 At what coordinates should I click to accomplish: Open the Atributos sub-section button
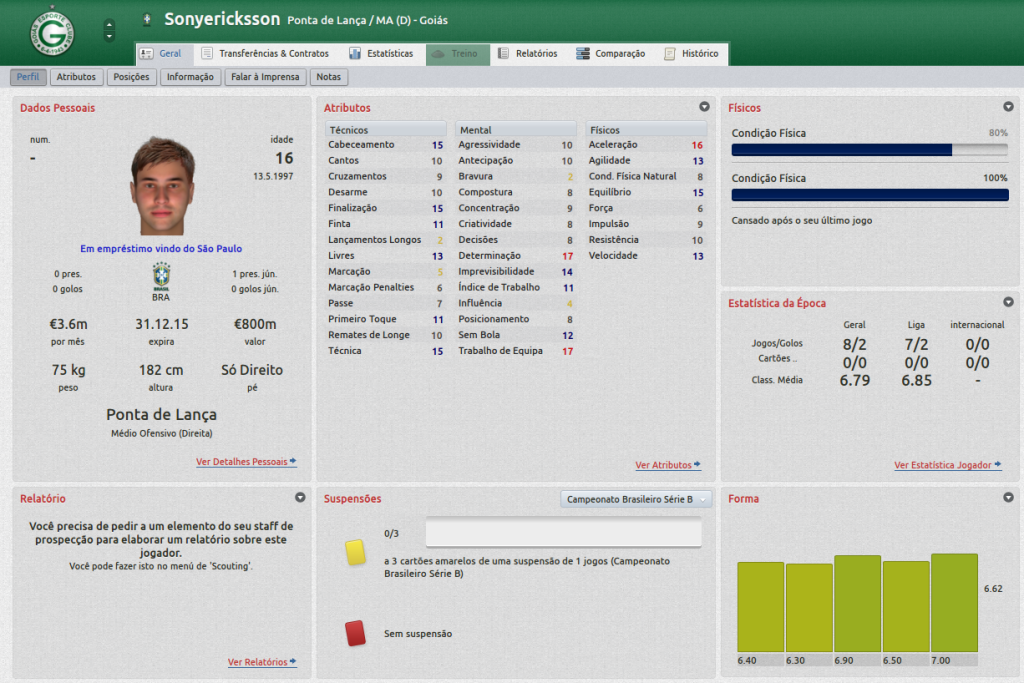[76, 77]
